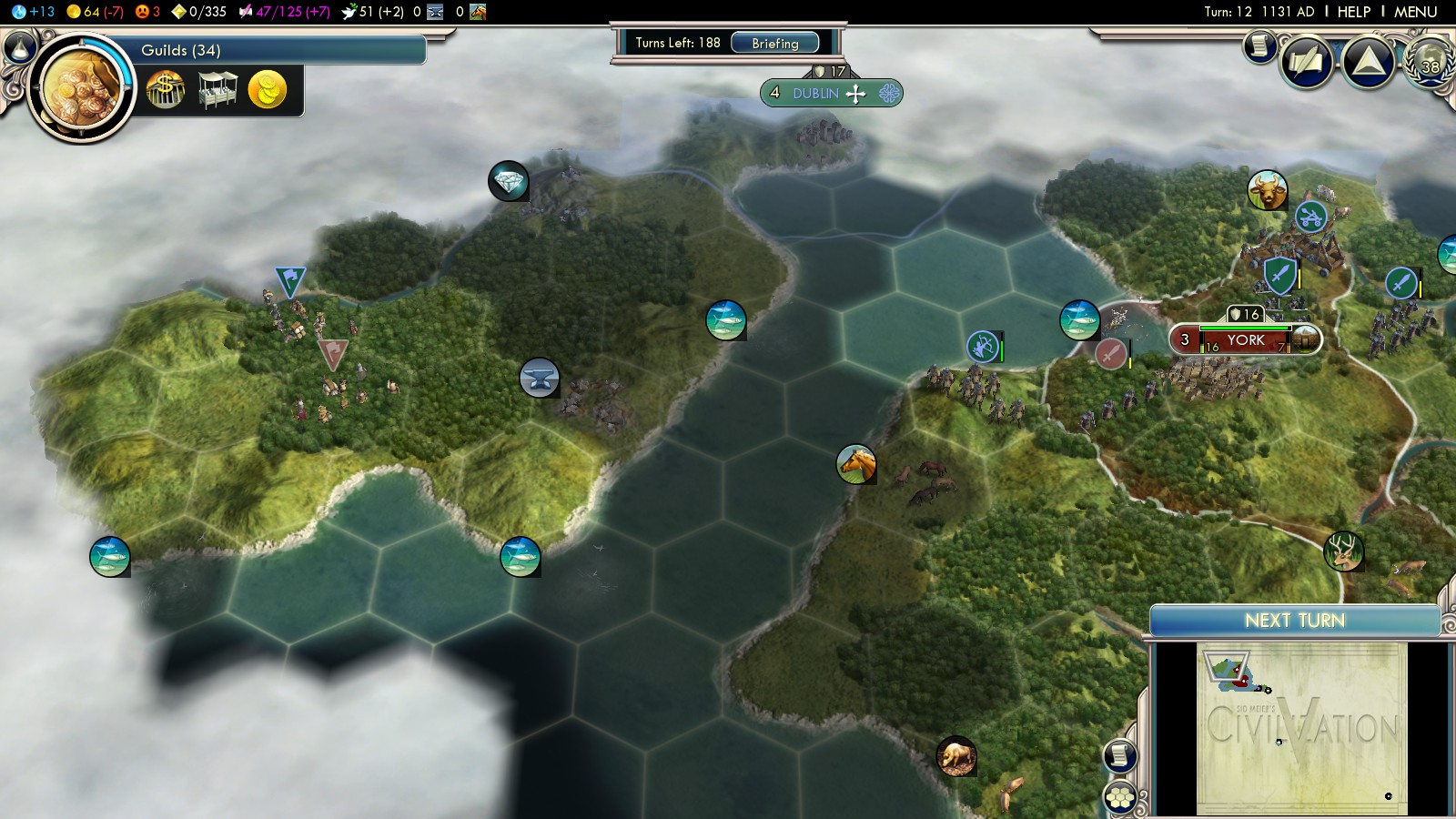Open the pyramid triangle button
Screen dimensions: 1456x819
tap(1369, 62)
